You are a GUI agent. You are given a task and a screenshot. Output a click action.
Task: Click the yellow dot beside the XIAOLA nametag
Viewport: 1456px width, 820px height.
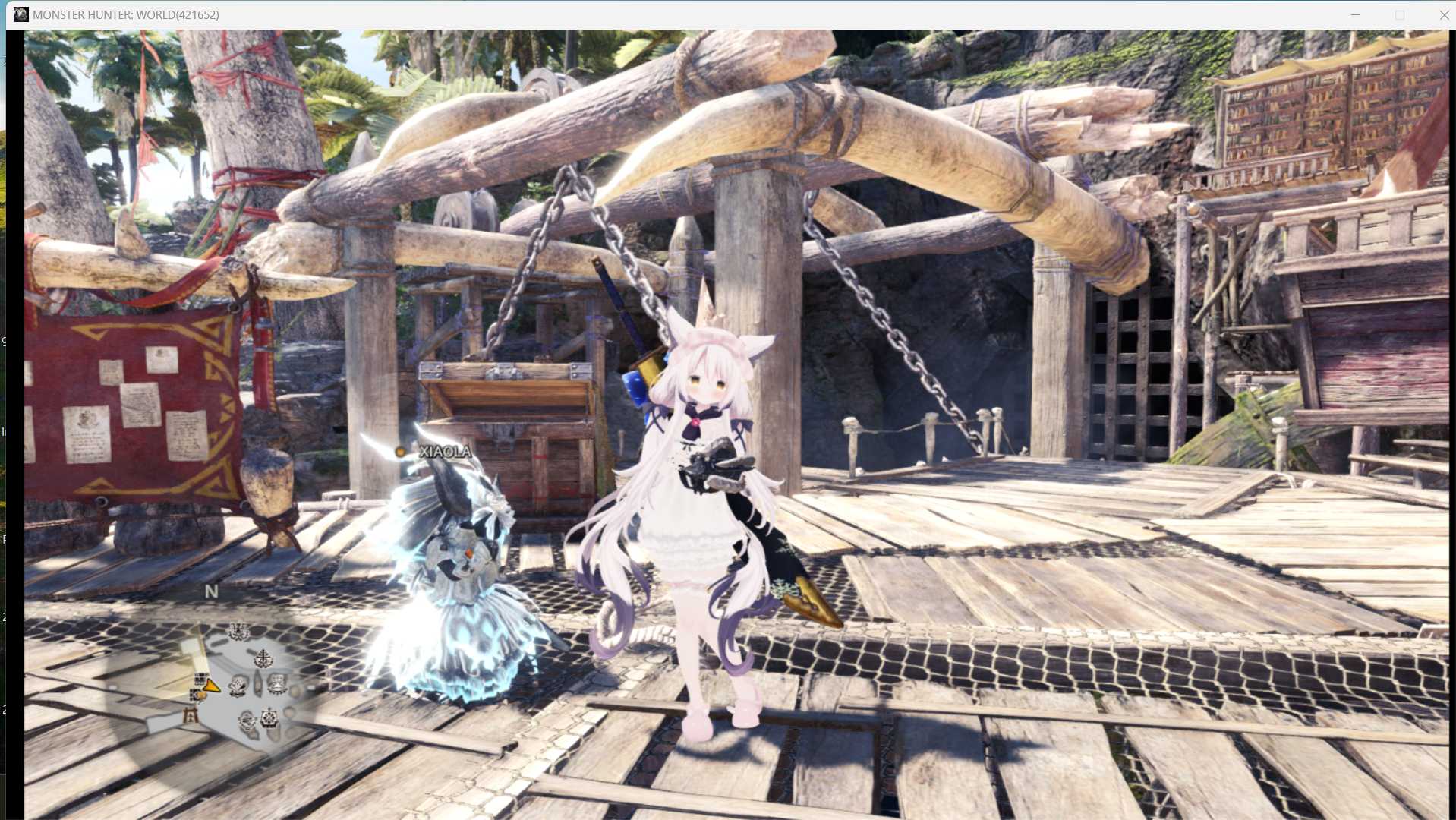[x=401, y=450]
